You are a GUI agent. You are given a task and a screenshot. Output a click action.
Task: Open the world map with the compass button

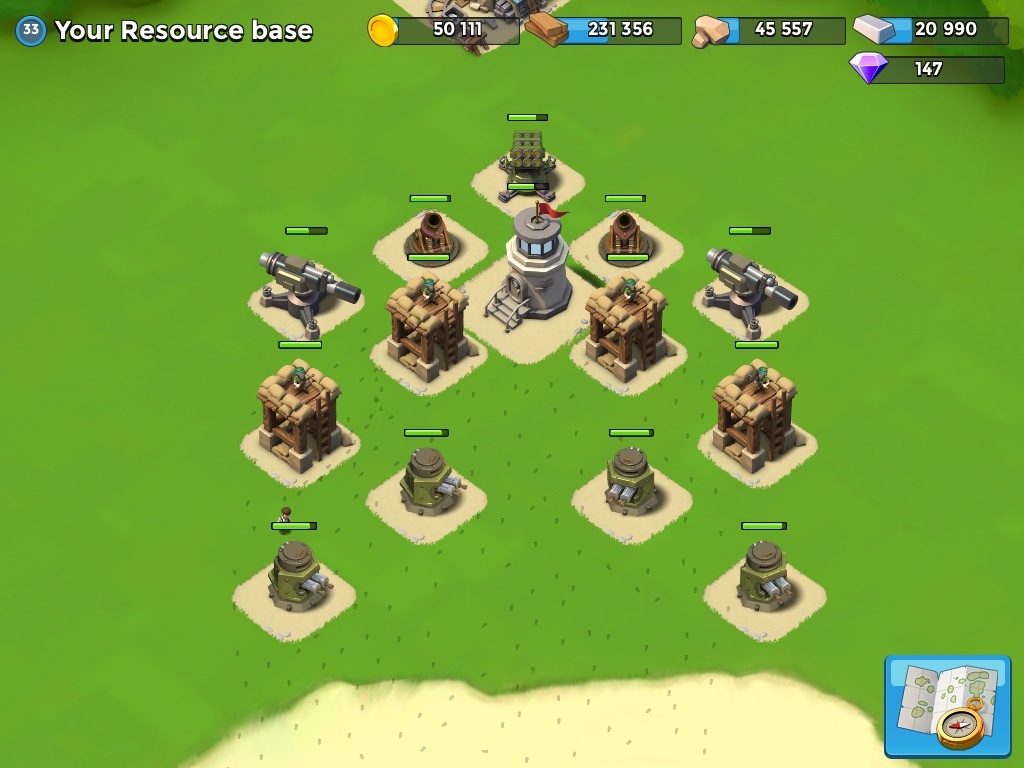pyautogui.click(x=947, y=706)
